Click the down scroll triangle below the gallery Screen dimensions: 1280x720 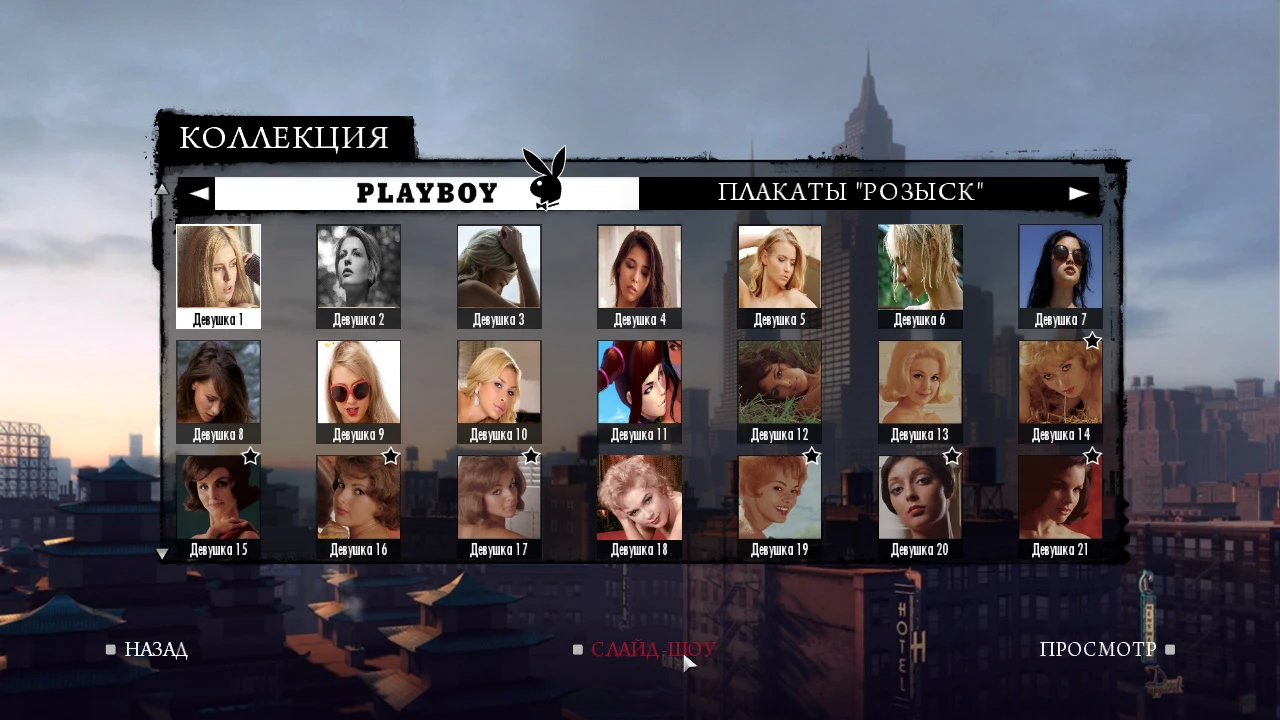[x=162, y=553]
